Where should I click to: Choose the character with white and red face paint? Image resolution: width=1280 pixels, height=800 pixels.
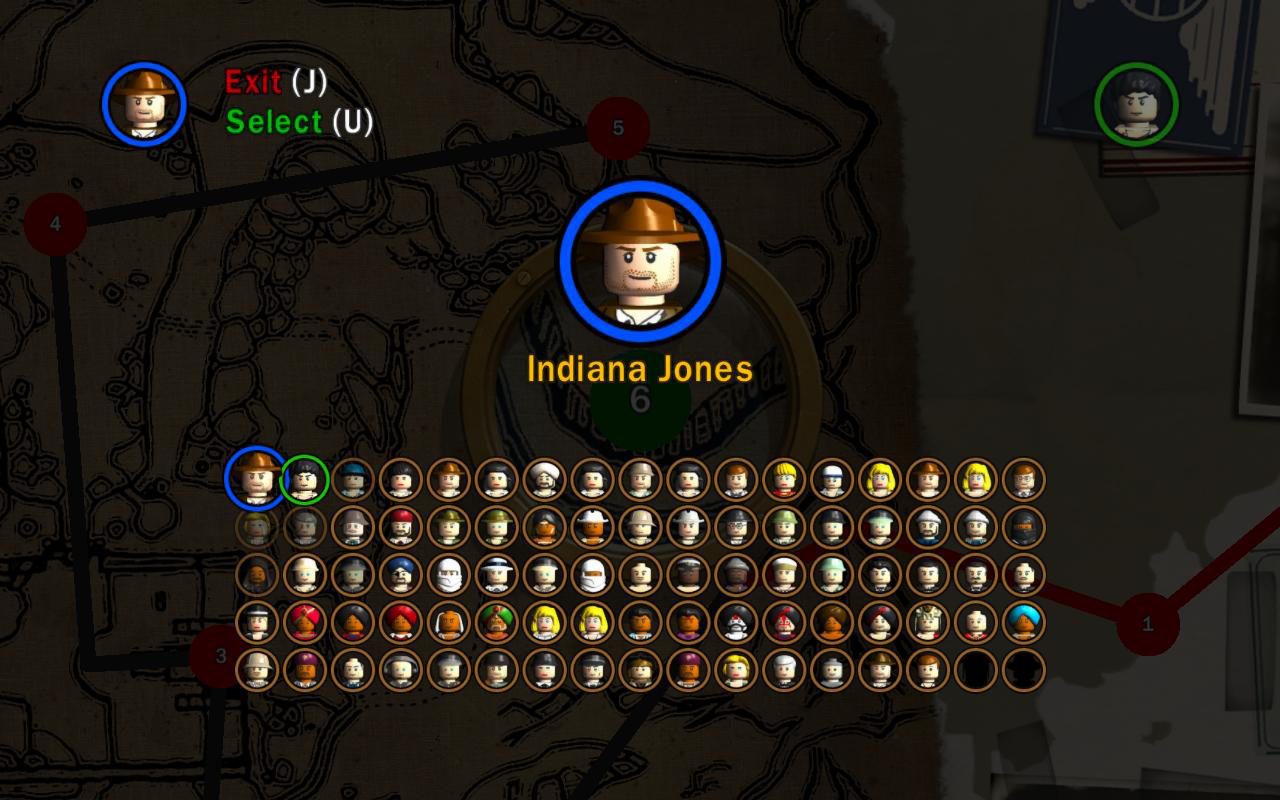coord(736,622)
